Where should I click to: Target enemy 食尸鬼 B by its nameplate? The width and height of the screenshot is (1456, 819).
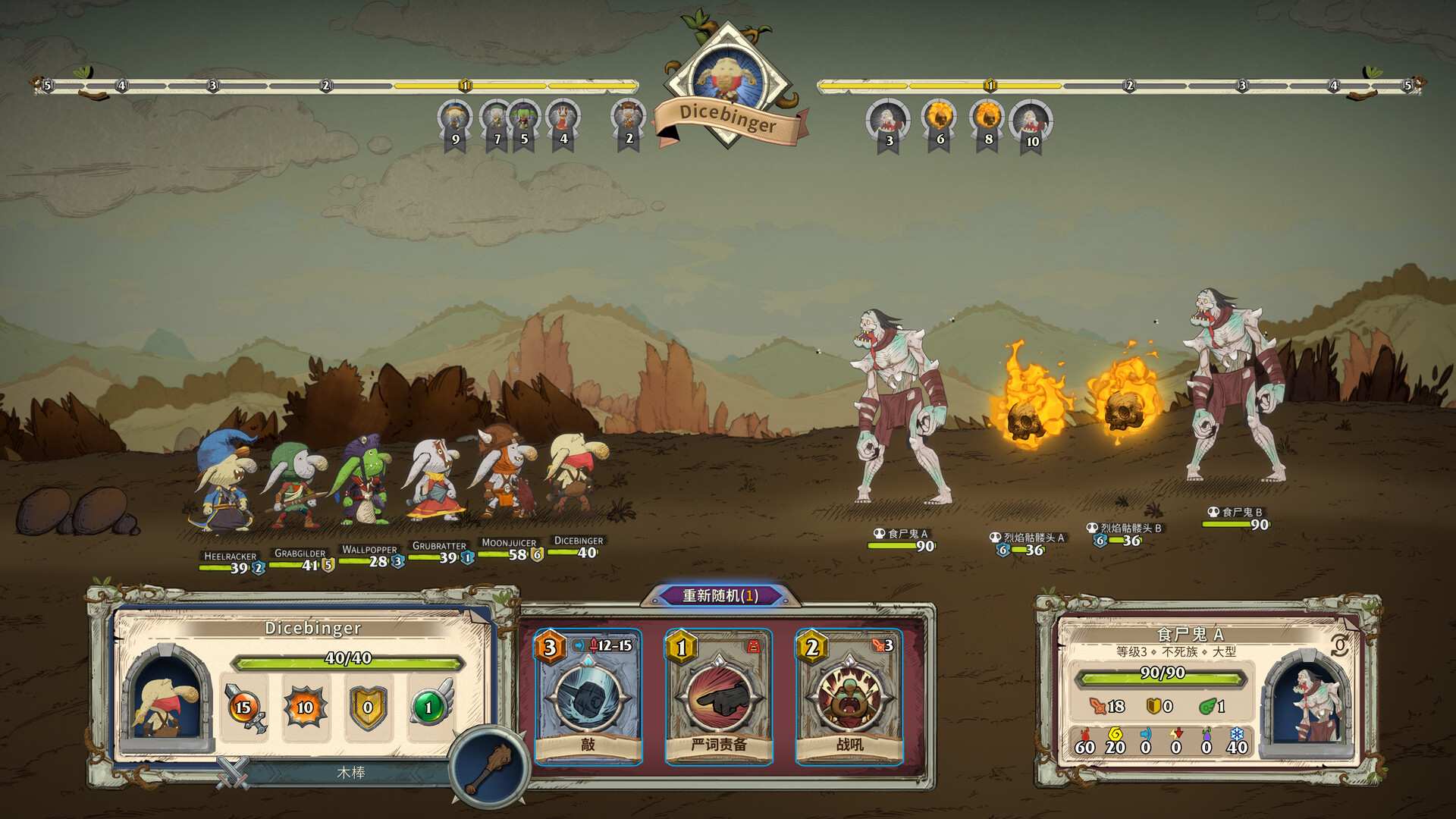(1238, 513)
